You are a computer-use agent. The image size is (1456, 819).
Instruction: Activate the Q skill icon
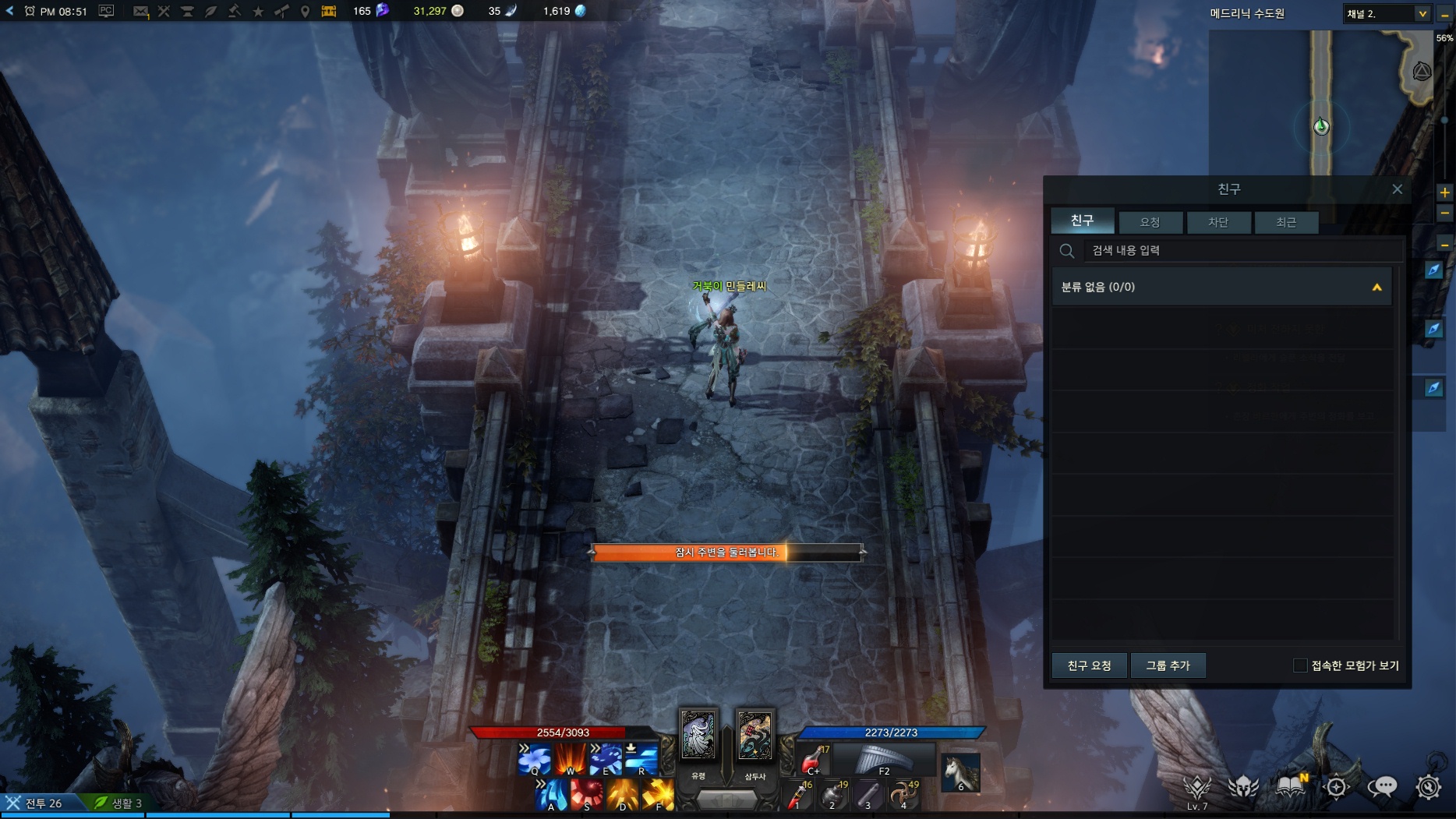coord(534,758)
